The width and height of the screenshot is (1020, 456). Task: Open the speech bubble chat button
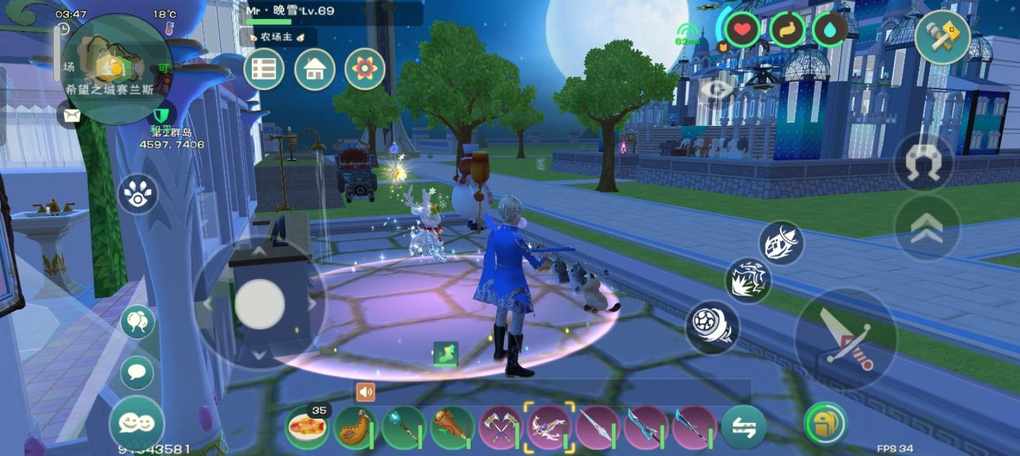point(137,372)
